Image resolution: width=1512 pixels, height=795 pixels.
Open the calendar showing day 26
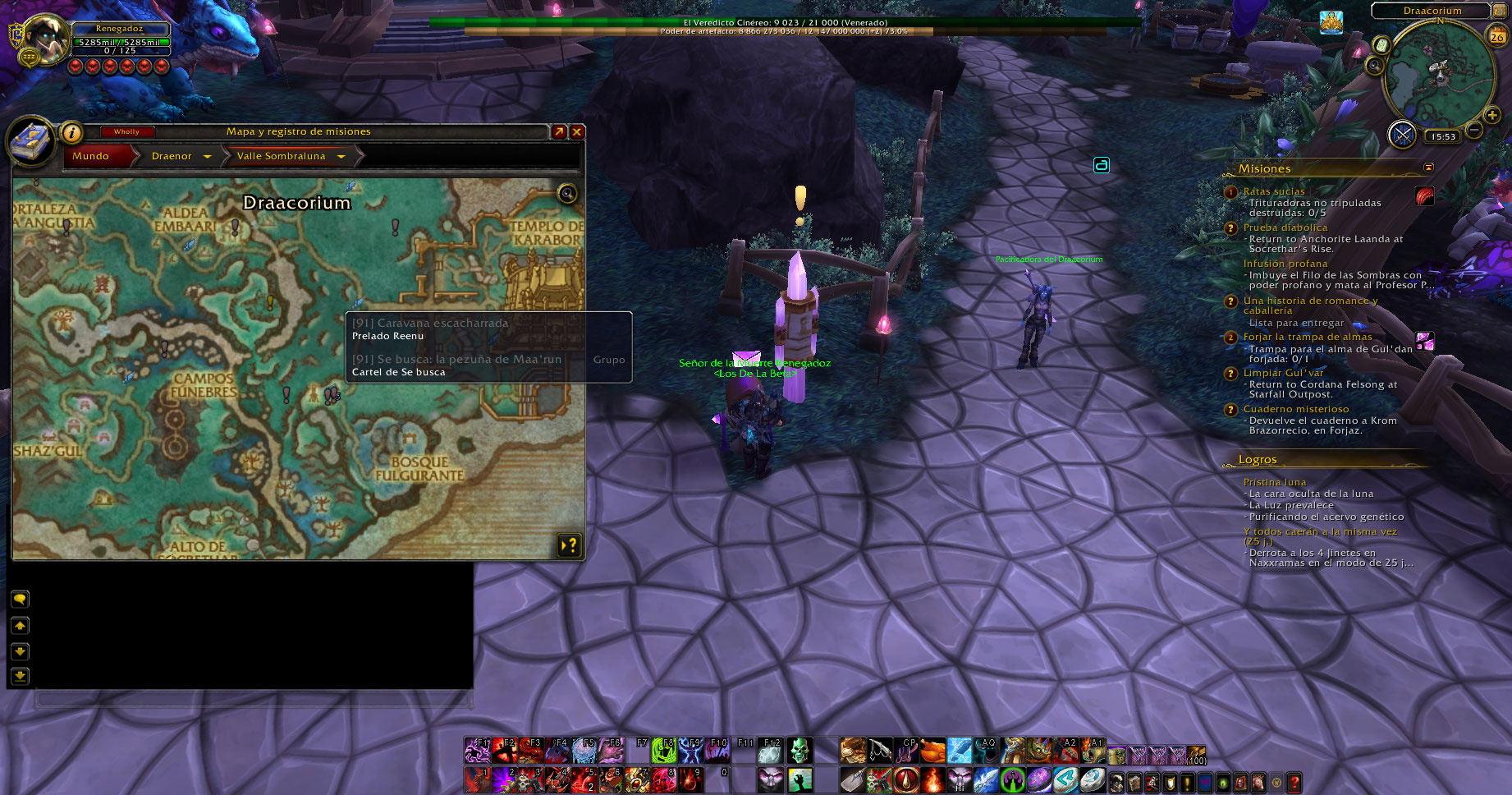pyautogui.click(x=1497, y=36)
